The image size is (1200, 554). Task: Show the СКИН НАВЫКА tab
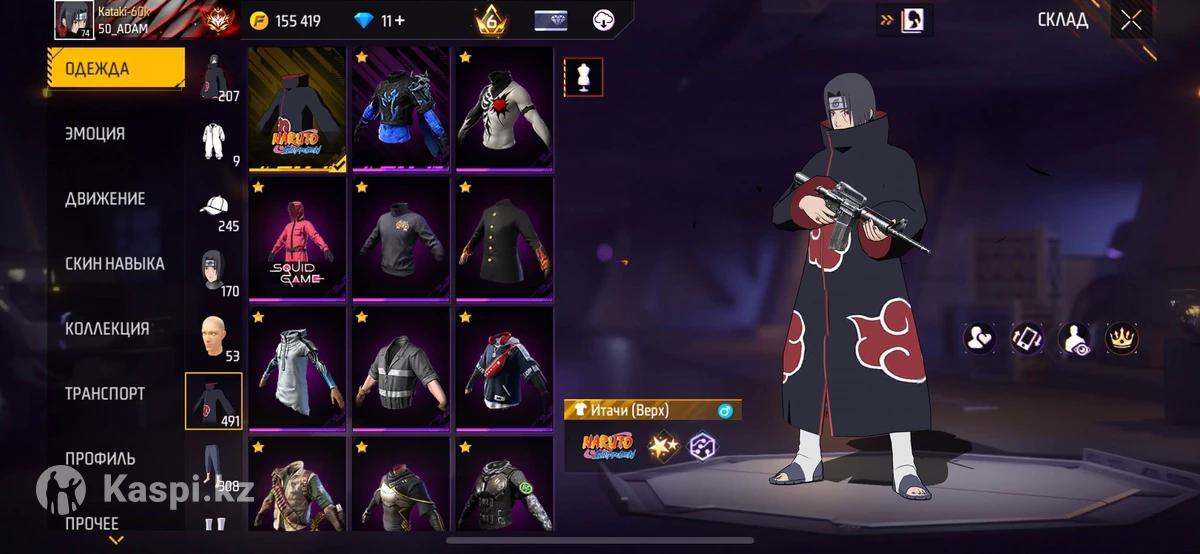[x=115, y=264]
